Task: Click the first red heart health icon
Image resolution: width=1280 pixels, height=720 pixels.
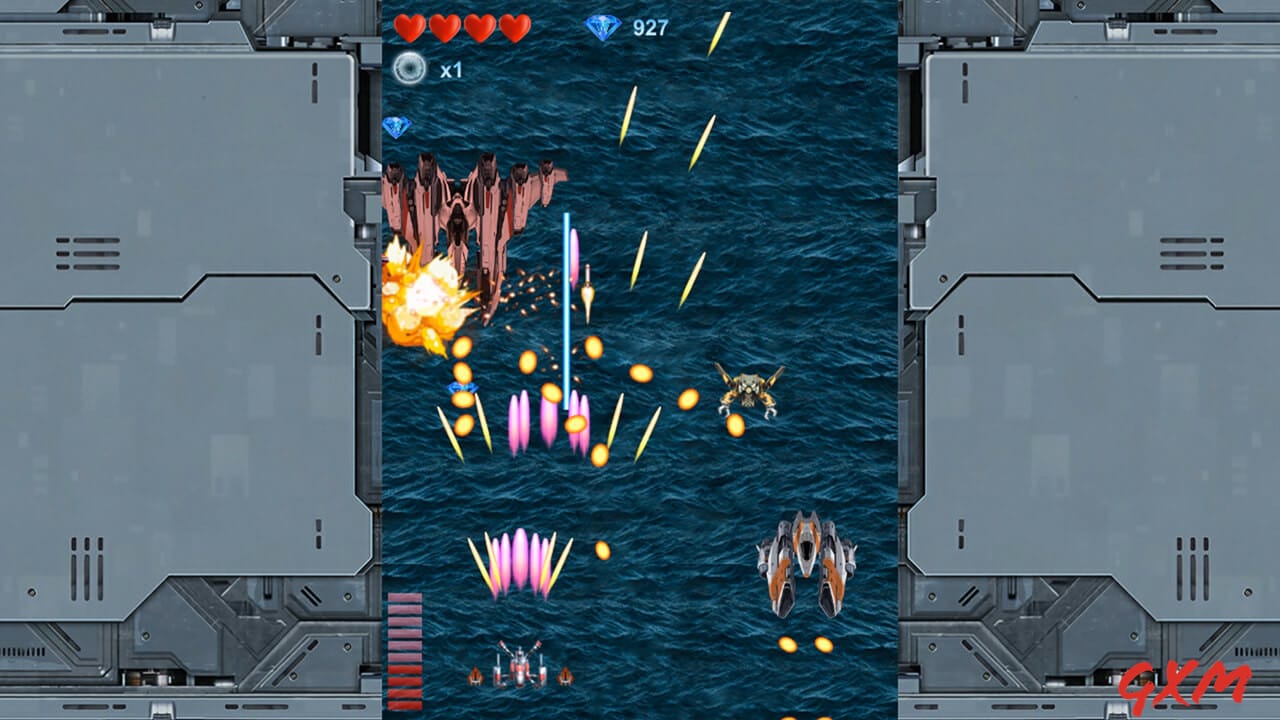Action: coord(410,28)
